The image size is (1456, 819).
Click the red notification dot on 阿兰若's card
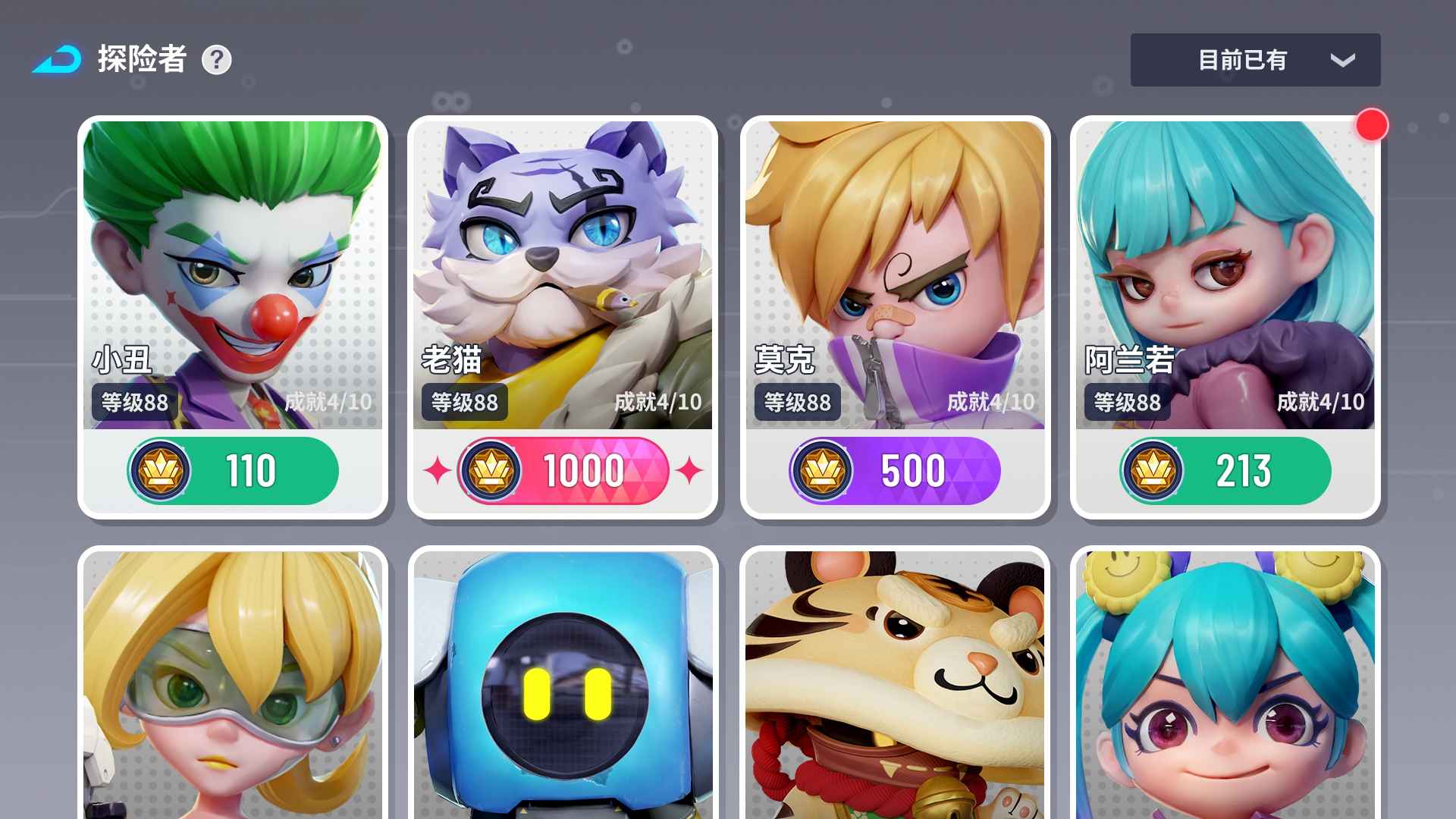1370,126
